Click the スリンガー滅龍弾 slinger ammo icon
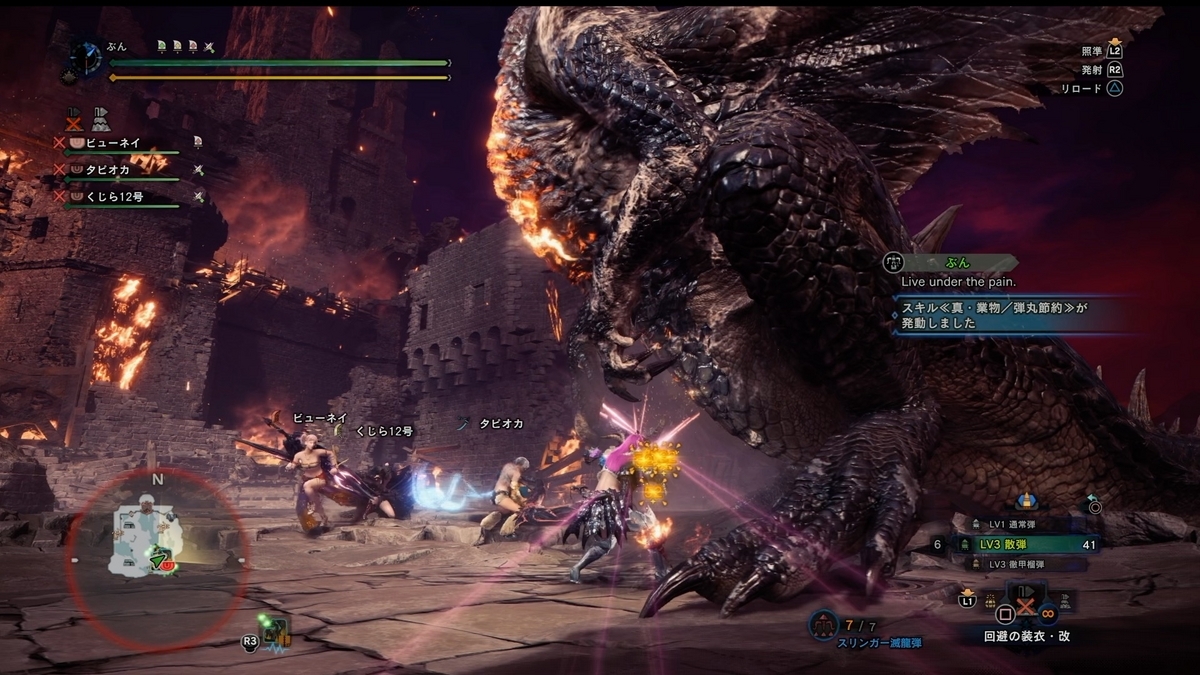Screen dimensions: 1200x675 pyautogui.click(x=823, y=623)
